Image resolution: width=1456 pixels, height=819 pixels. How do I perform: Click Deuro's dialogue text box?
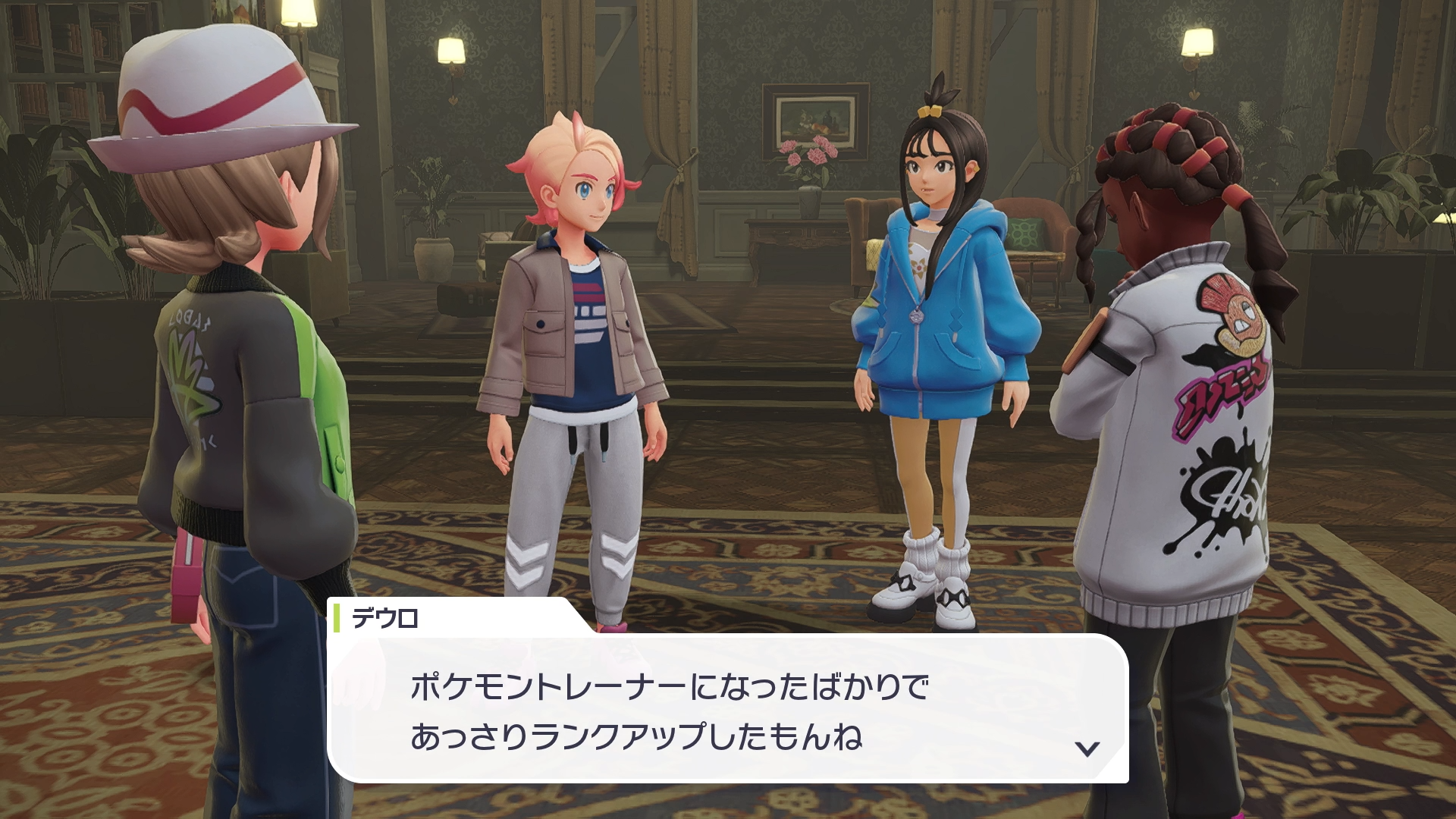click(x=726, y=710)
